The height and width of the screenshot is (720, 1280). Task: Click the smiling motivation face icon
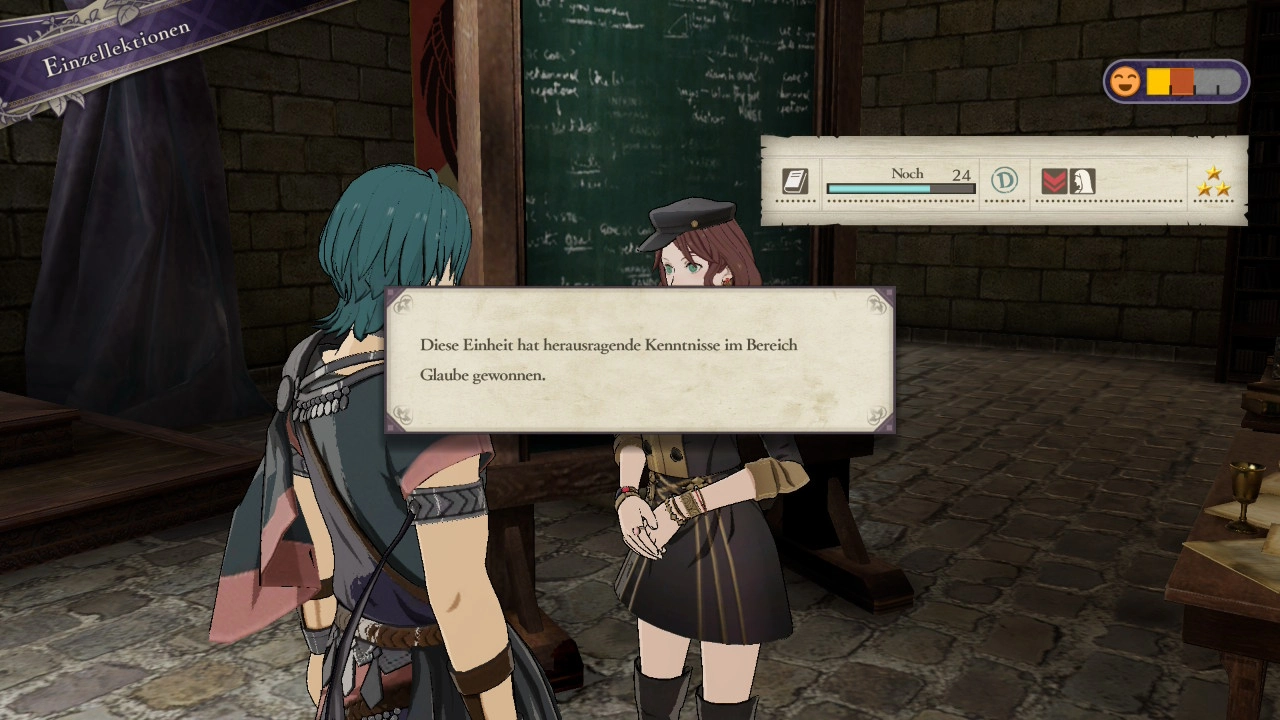pos(1125,82)
